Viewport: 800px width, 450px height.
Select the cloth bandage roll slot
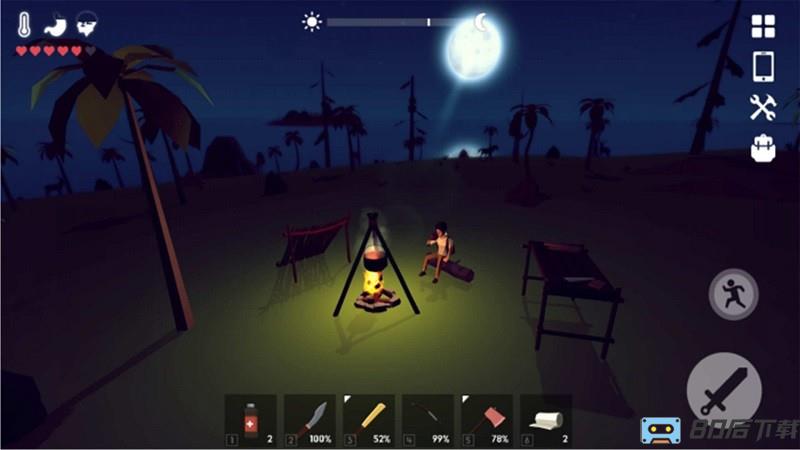545,419
